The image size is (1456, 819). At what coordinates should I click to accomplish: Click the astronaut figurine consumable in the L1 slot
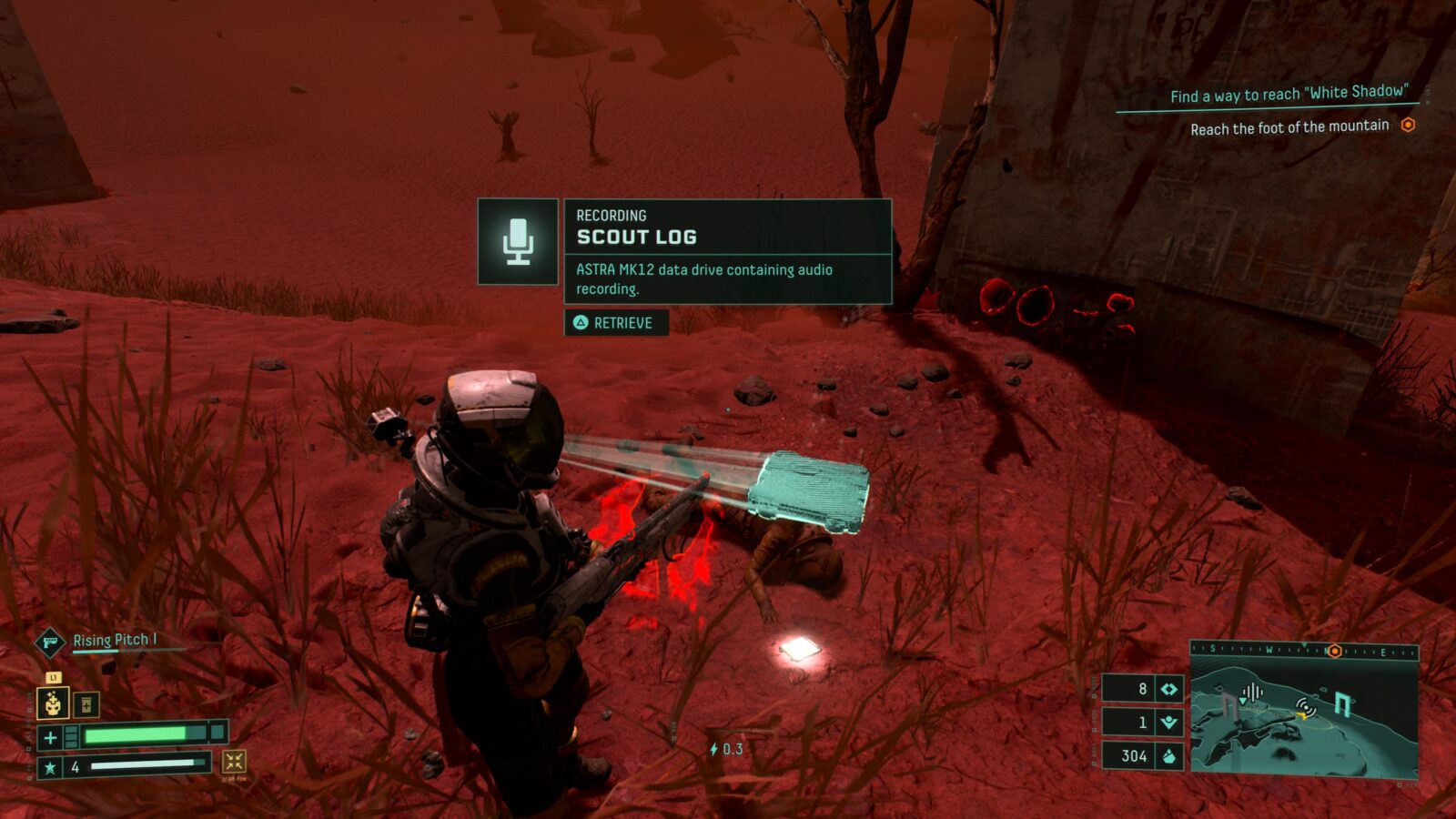tap(54, 703)
